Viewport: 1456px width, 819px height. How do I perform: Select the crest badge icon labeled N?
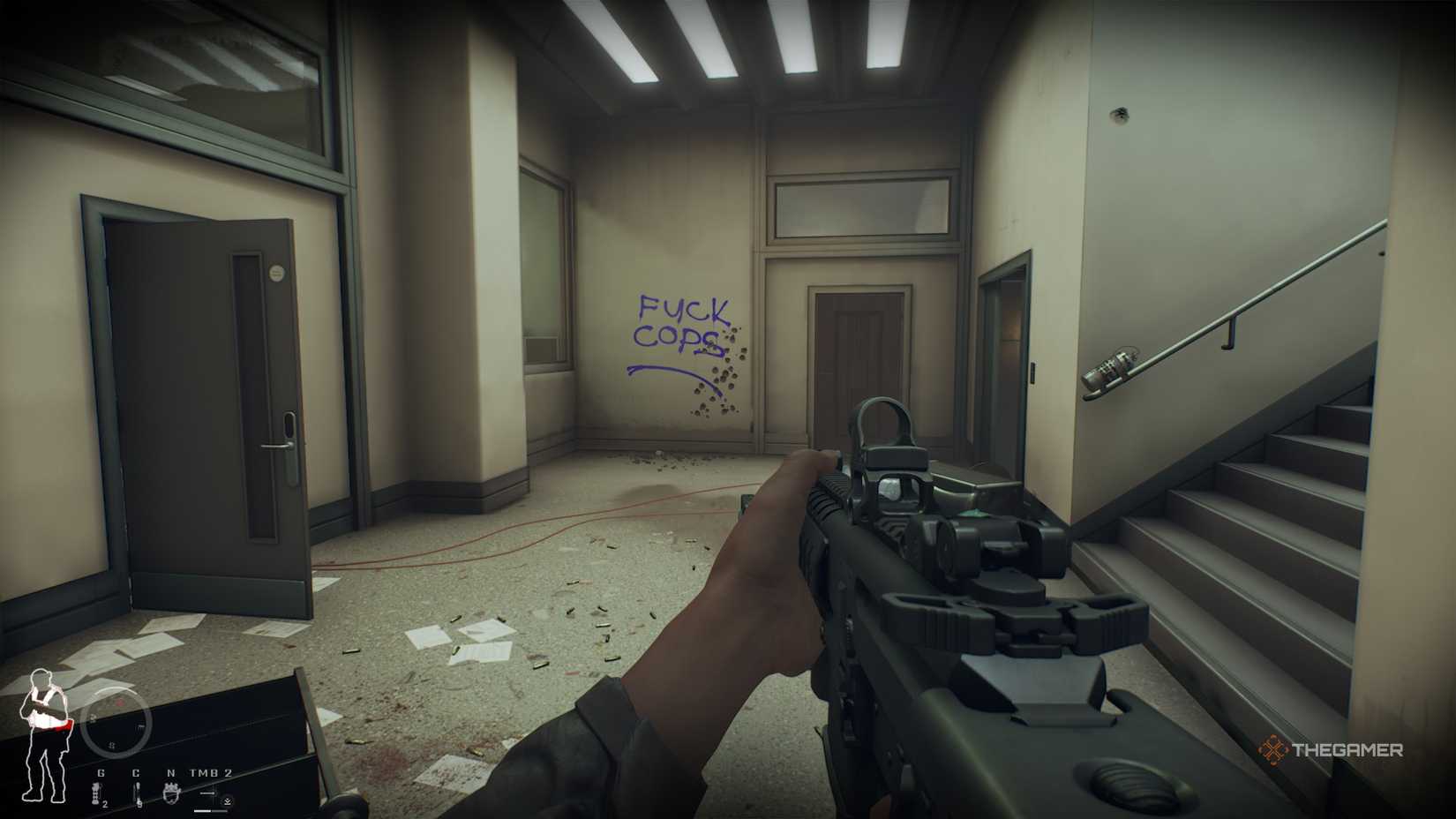click(x=171, y=793)
